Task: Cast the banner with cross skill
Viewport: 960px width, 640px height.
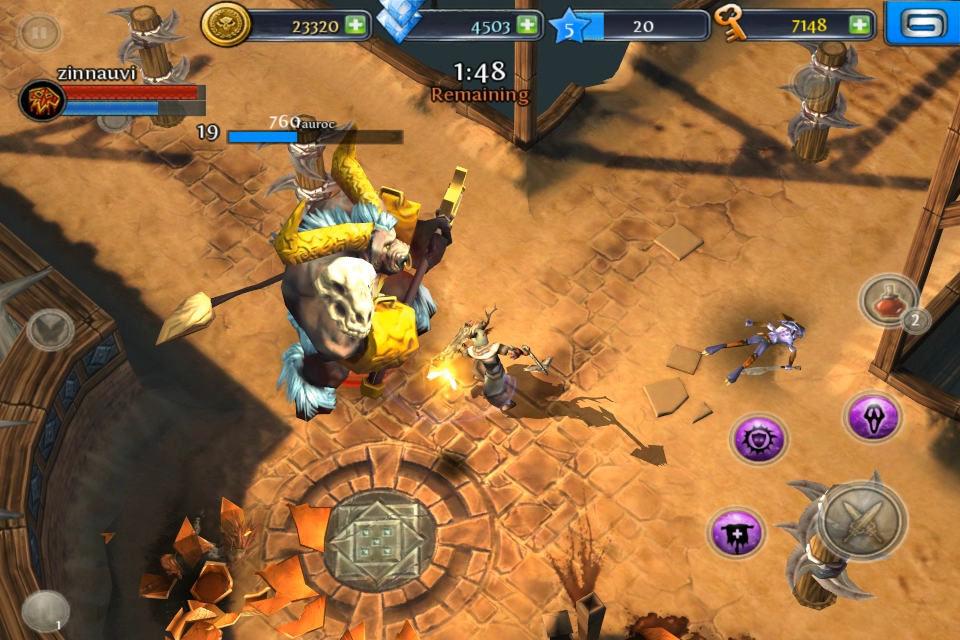Action: [738, 532]
